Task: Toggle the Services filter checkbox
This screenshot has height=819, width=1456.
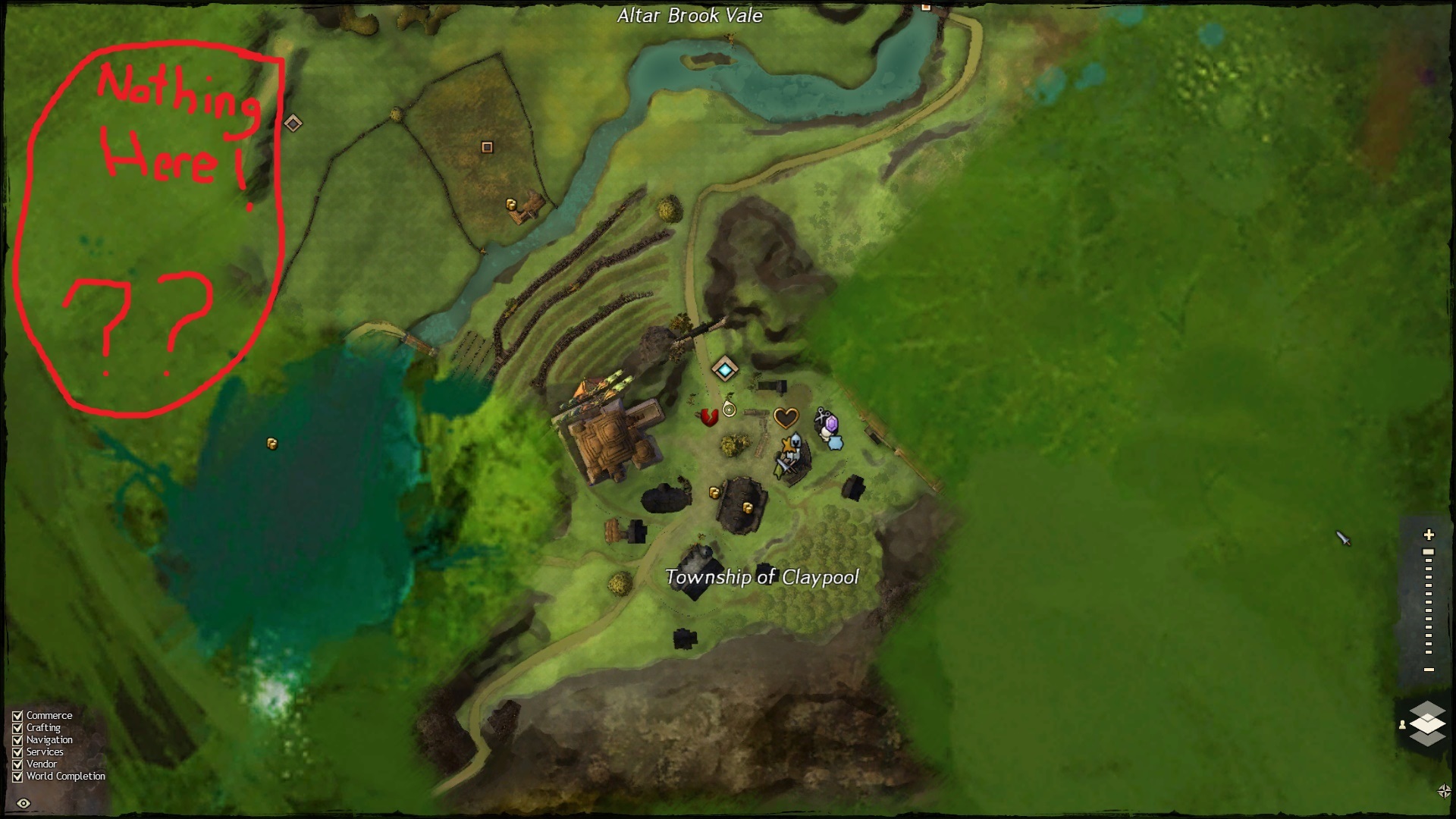Action: tap(17, 752)
